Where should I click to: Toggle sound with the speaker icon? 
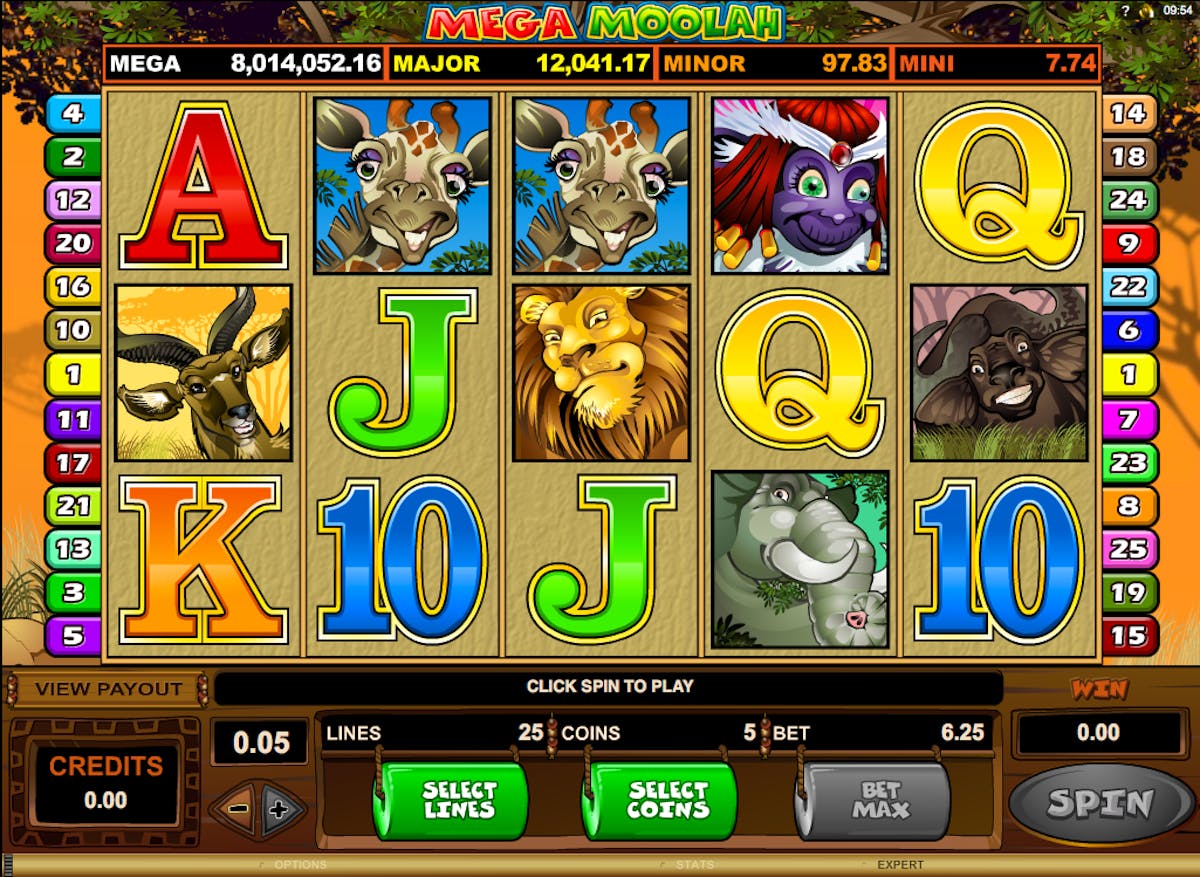[1148, 9]
